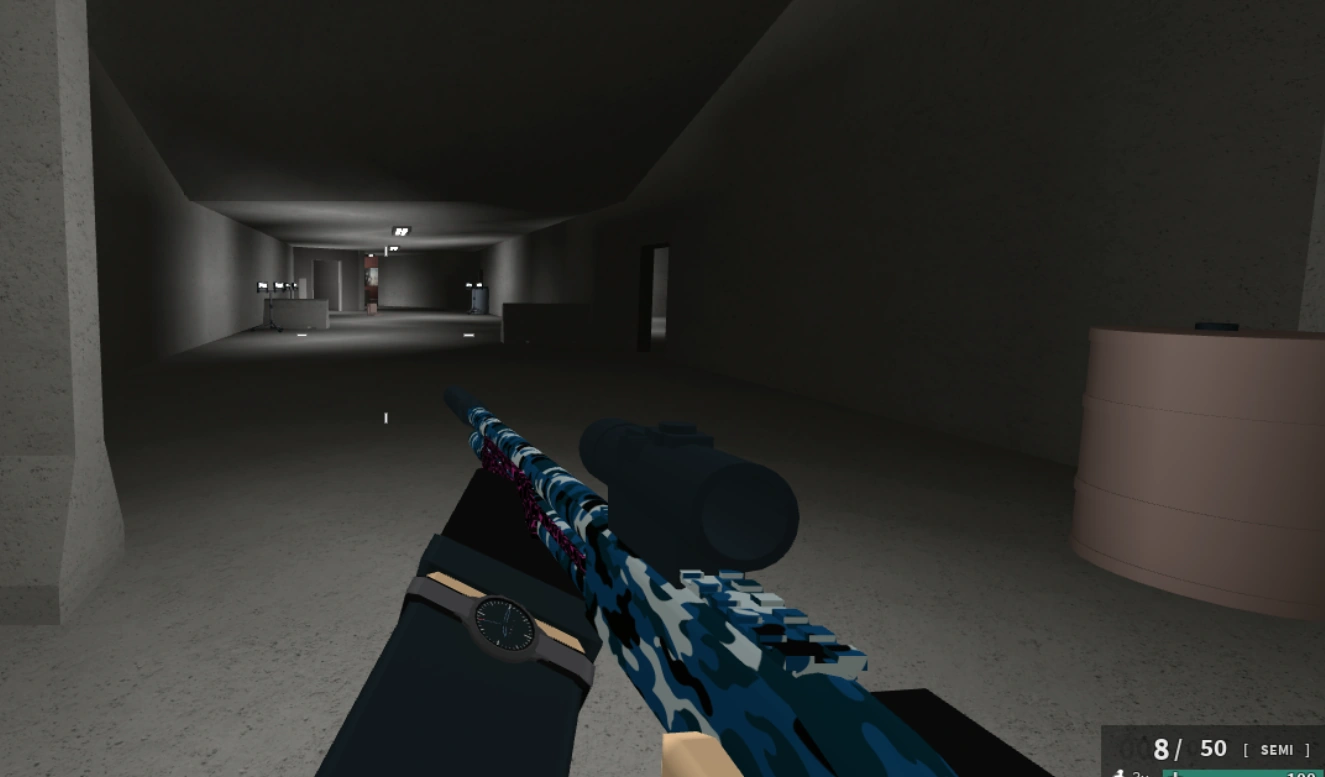Click the ammo counter showing 8

pyautogui.click(x=1161, y=749)
